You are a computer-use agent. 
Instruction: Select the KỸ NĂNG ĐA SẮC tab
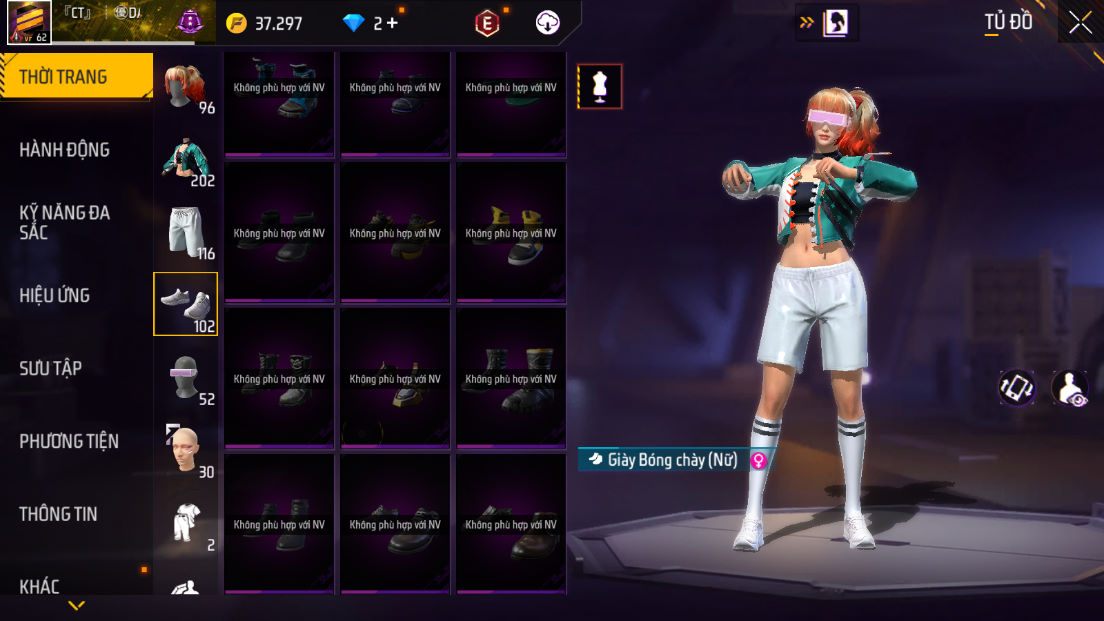point(65,222)
